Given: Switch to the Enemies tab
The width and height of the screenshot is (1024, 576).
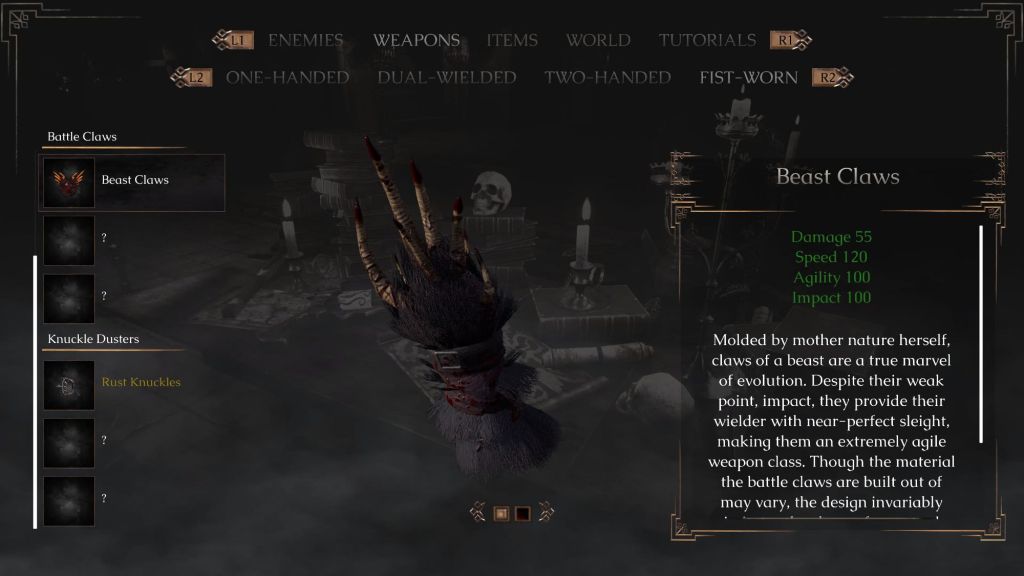Looking at the screenshot, I should [x=305, y=41].
